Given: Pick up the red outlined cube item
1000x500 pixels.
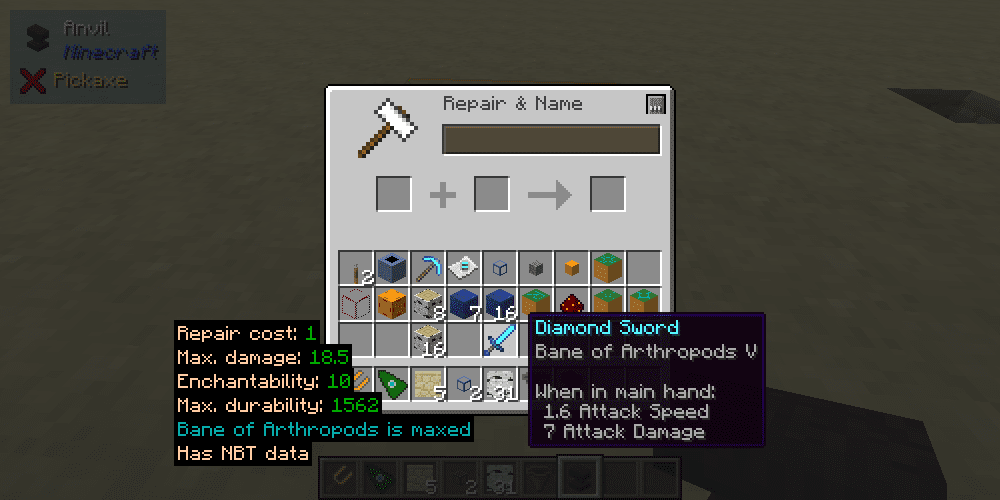Looking at the screenshot, I should (356, 303).
